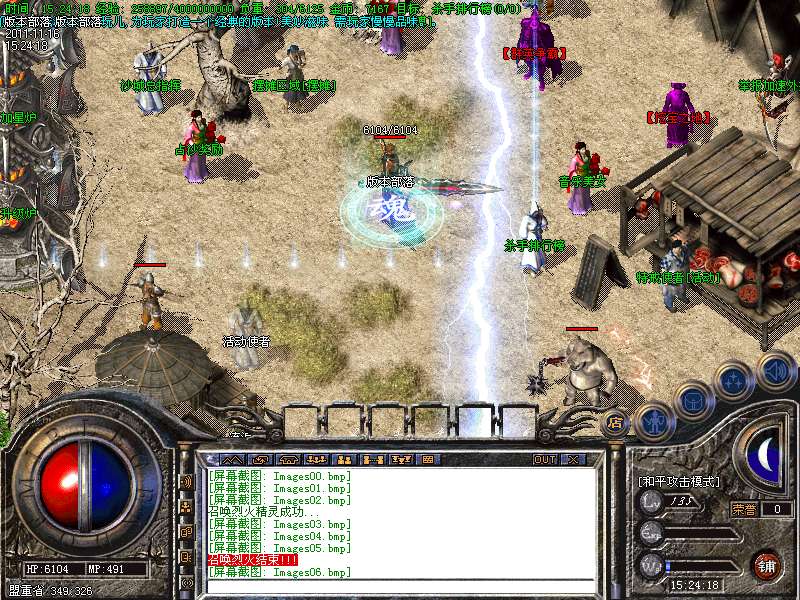Open the character status round button
The height and width of the screenshot is (600, 800).
point(653,421)
